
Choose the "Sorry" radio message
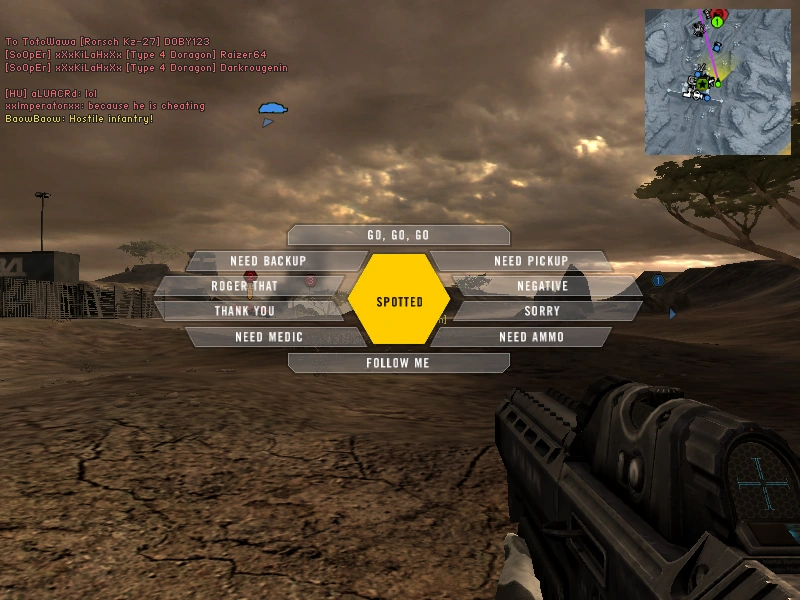pos(543,311)
